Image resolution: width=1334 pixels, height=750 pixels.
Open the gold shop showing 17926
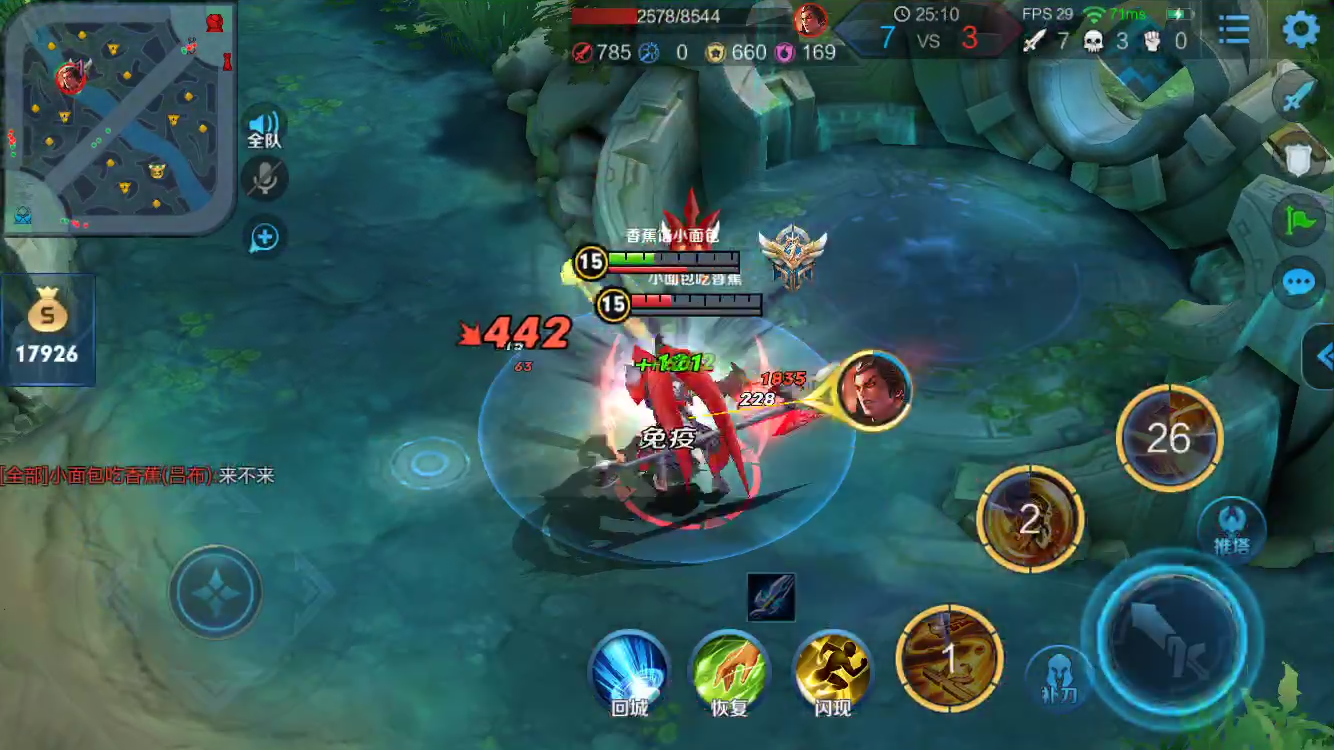click(x=47, y=329)
